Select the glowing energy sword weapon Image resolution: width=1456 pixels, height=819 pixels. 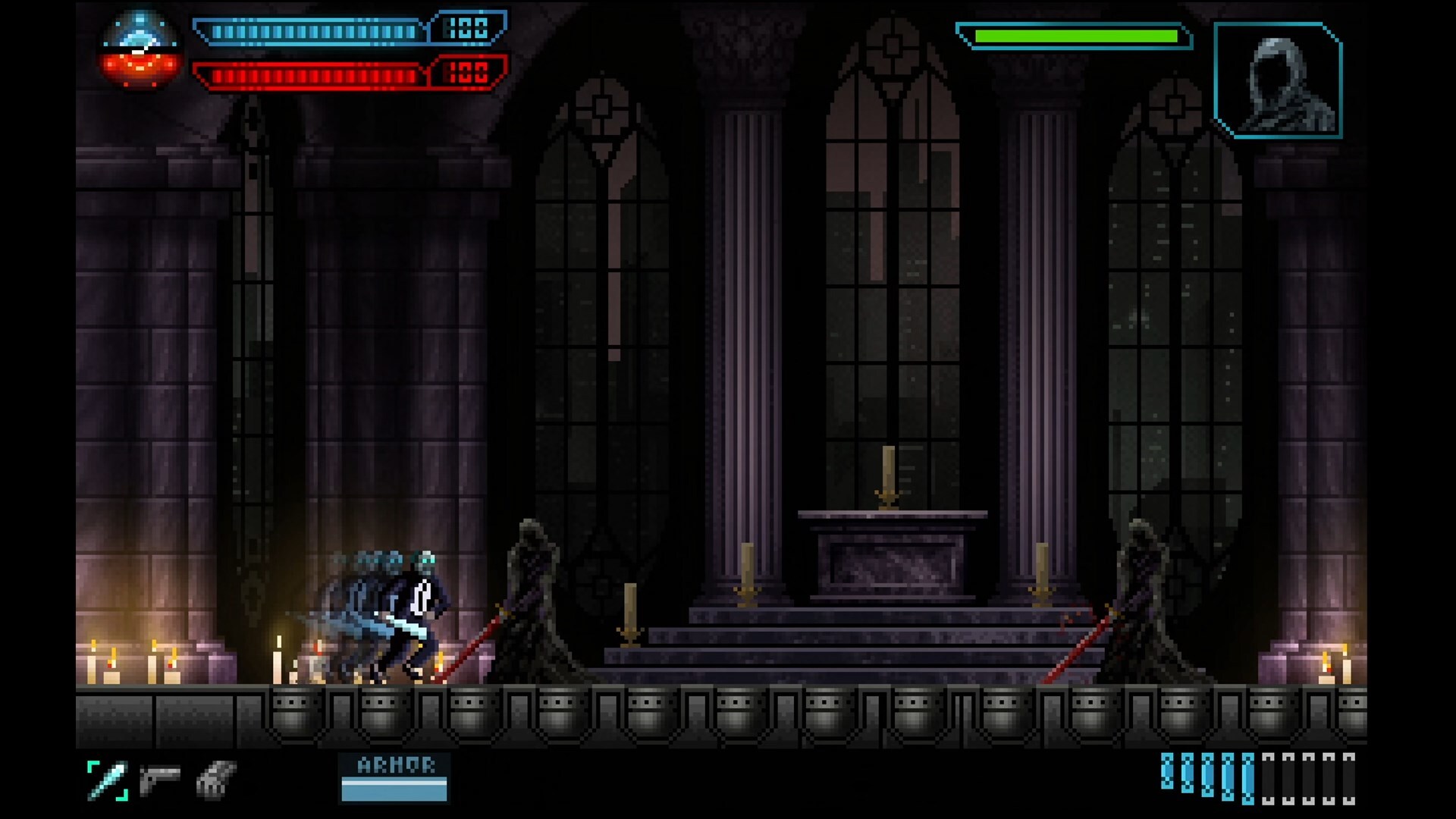click(x=108, y=780)
